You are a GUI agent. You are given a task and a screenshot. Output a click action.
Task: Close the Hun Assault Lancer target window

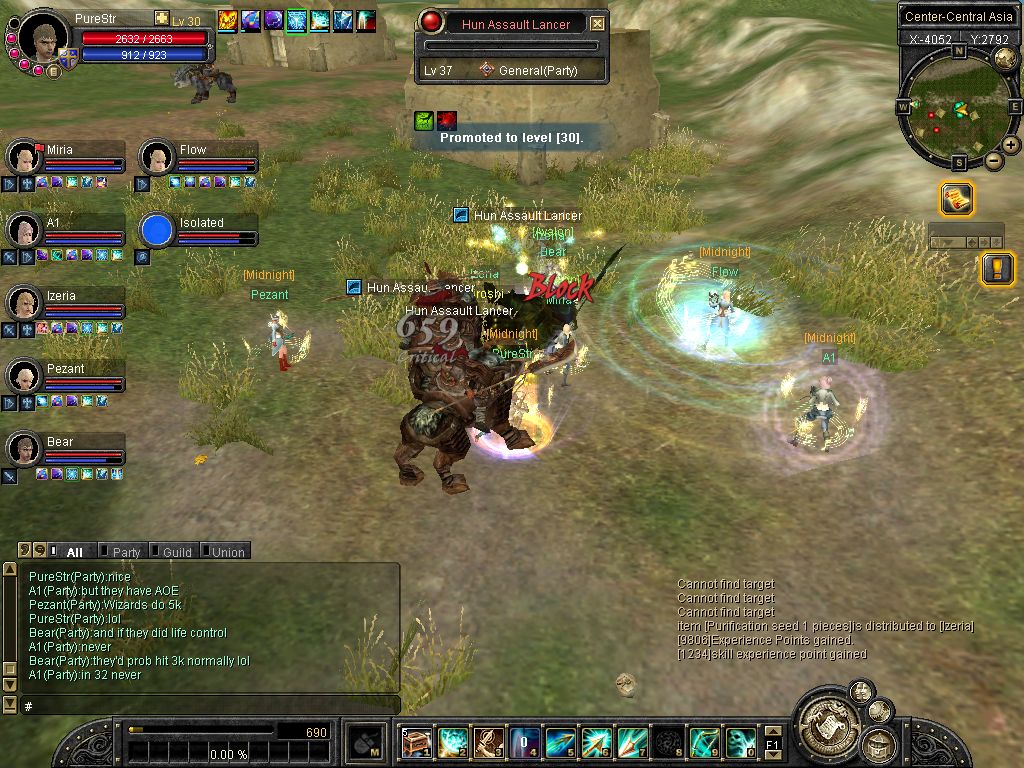(x=597, y=23)
